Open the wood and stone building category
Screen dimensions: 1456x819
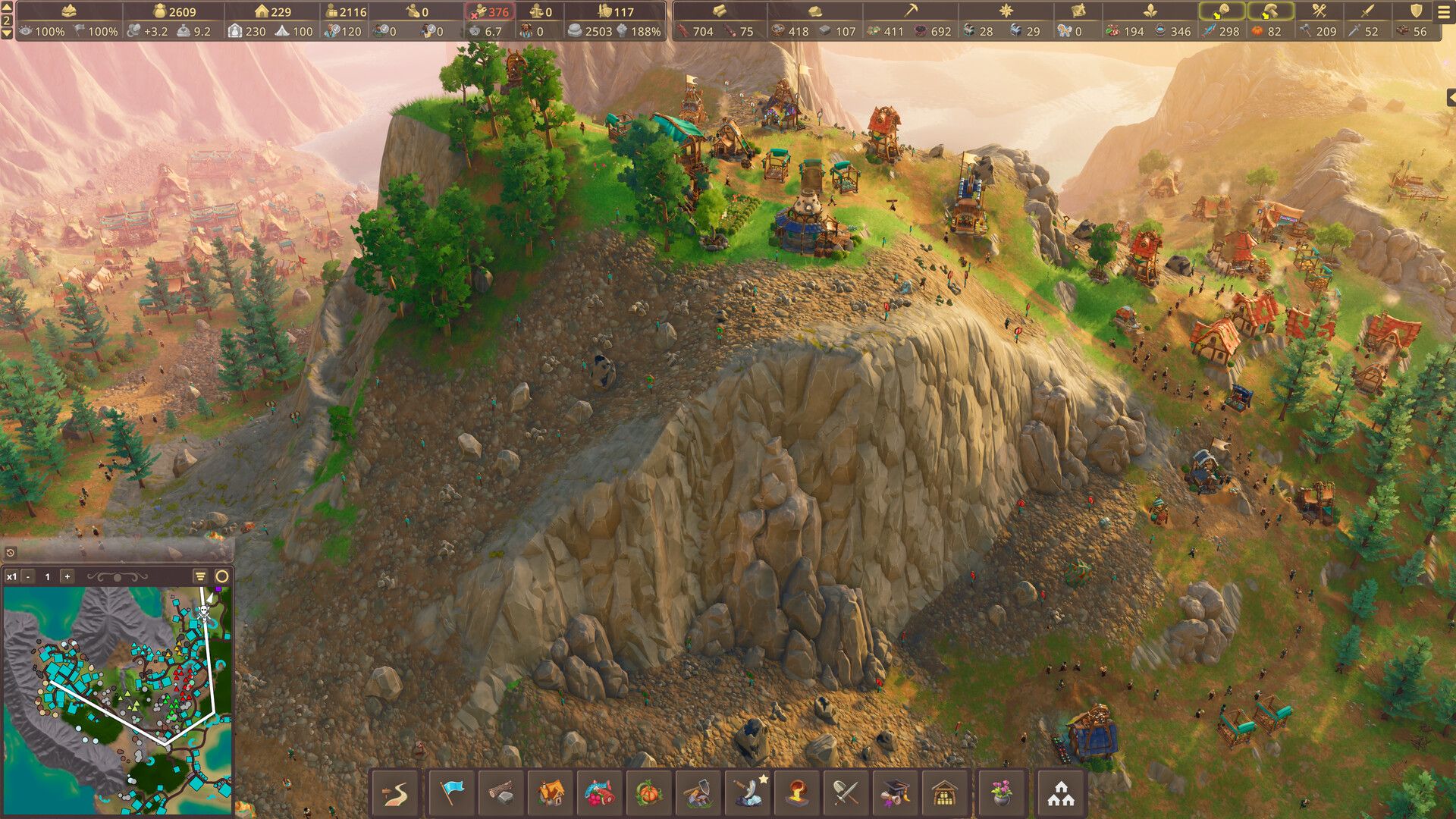click(500, 793)
